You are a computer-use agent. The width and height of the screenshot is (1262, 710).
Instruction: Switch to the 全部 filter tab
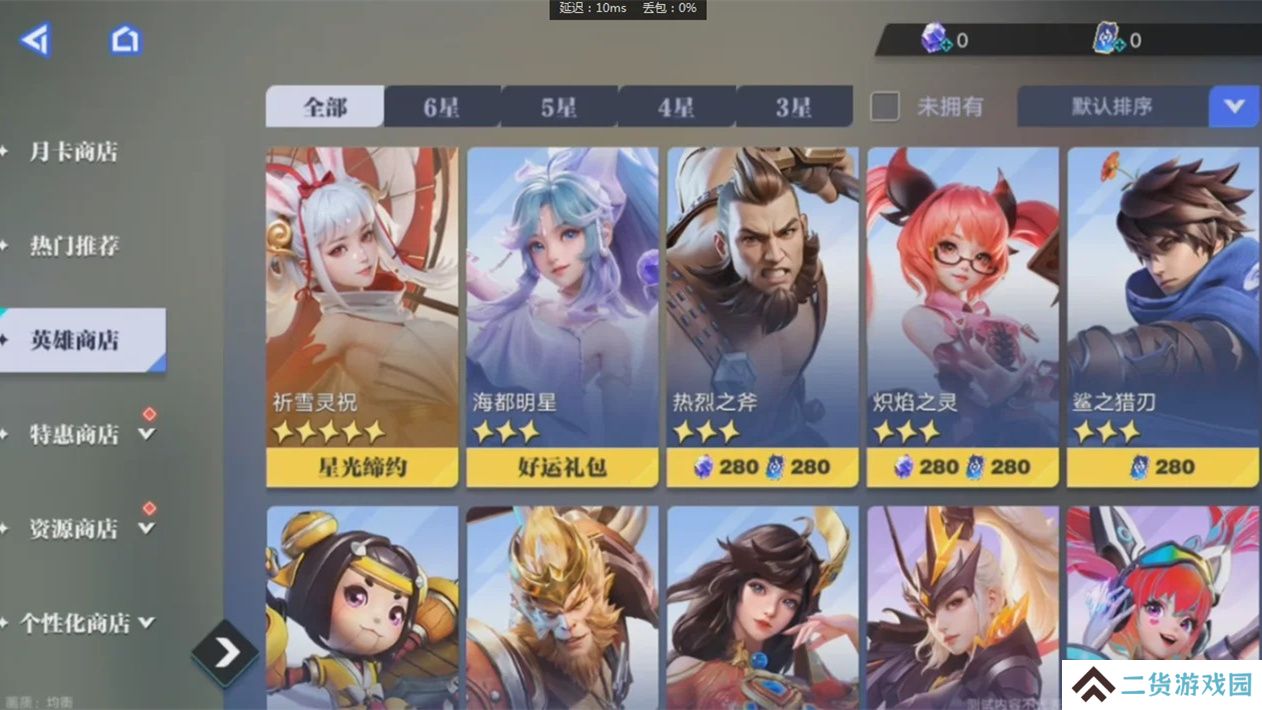(x=324, y=107)
